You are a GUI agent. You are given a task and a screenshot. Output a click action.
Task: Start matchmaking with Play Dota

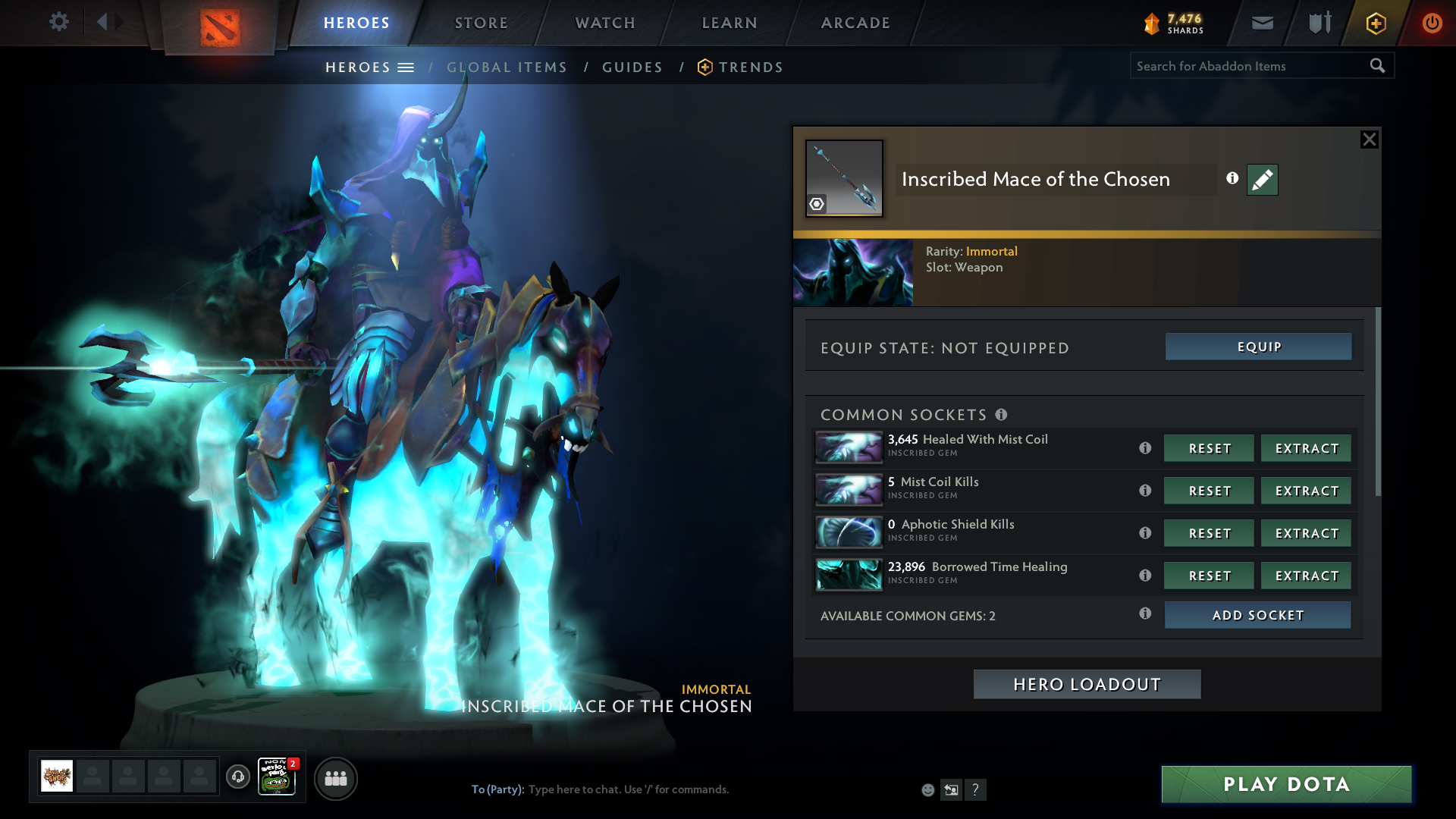point(1286,784)
